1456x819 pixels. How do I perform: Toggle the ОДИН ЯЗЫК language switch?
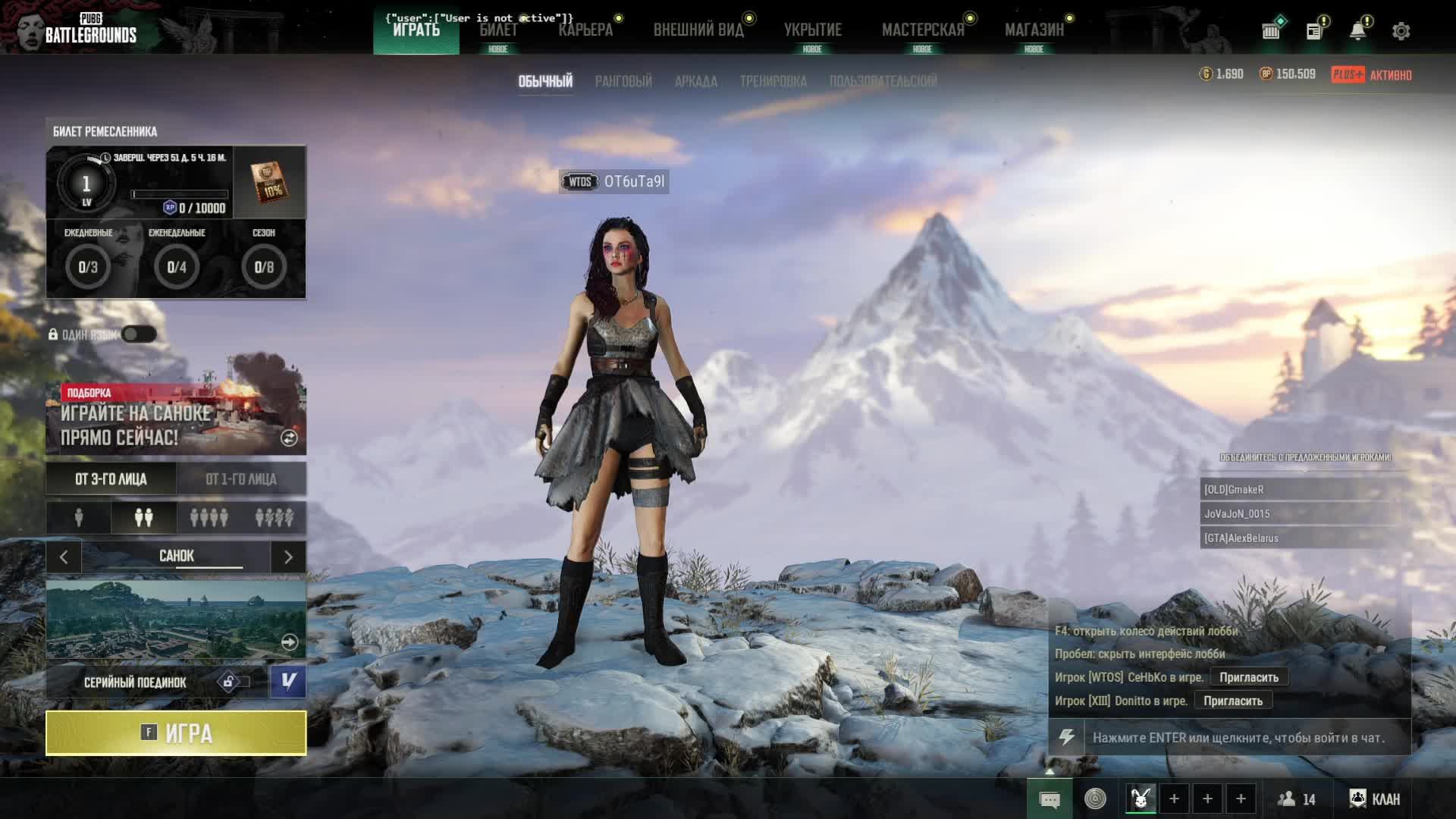[x=139, y=334]
